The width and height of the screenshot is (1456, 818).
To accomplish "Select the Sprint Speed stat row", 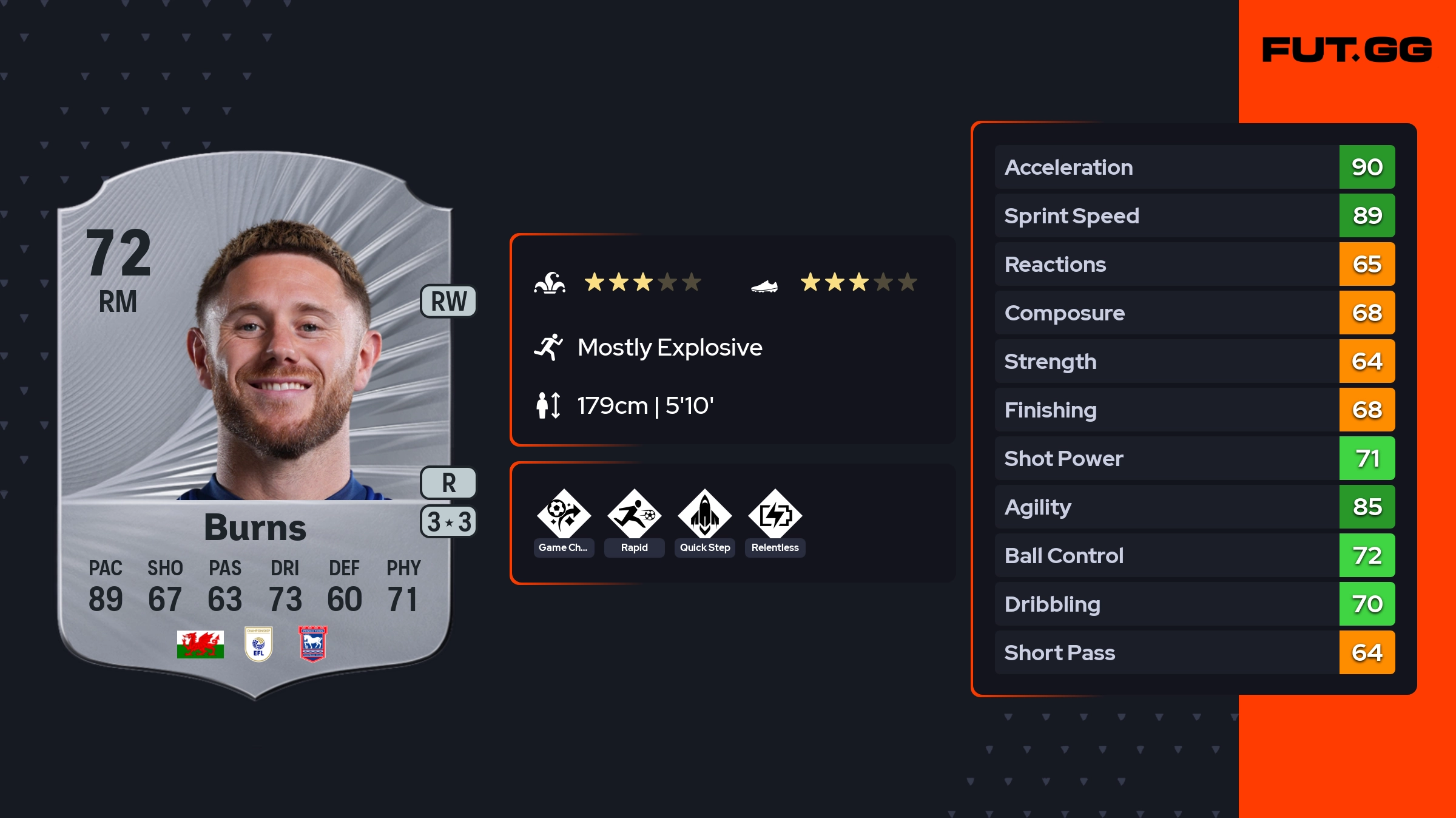I will click(x=1194, y=215).
